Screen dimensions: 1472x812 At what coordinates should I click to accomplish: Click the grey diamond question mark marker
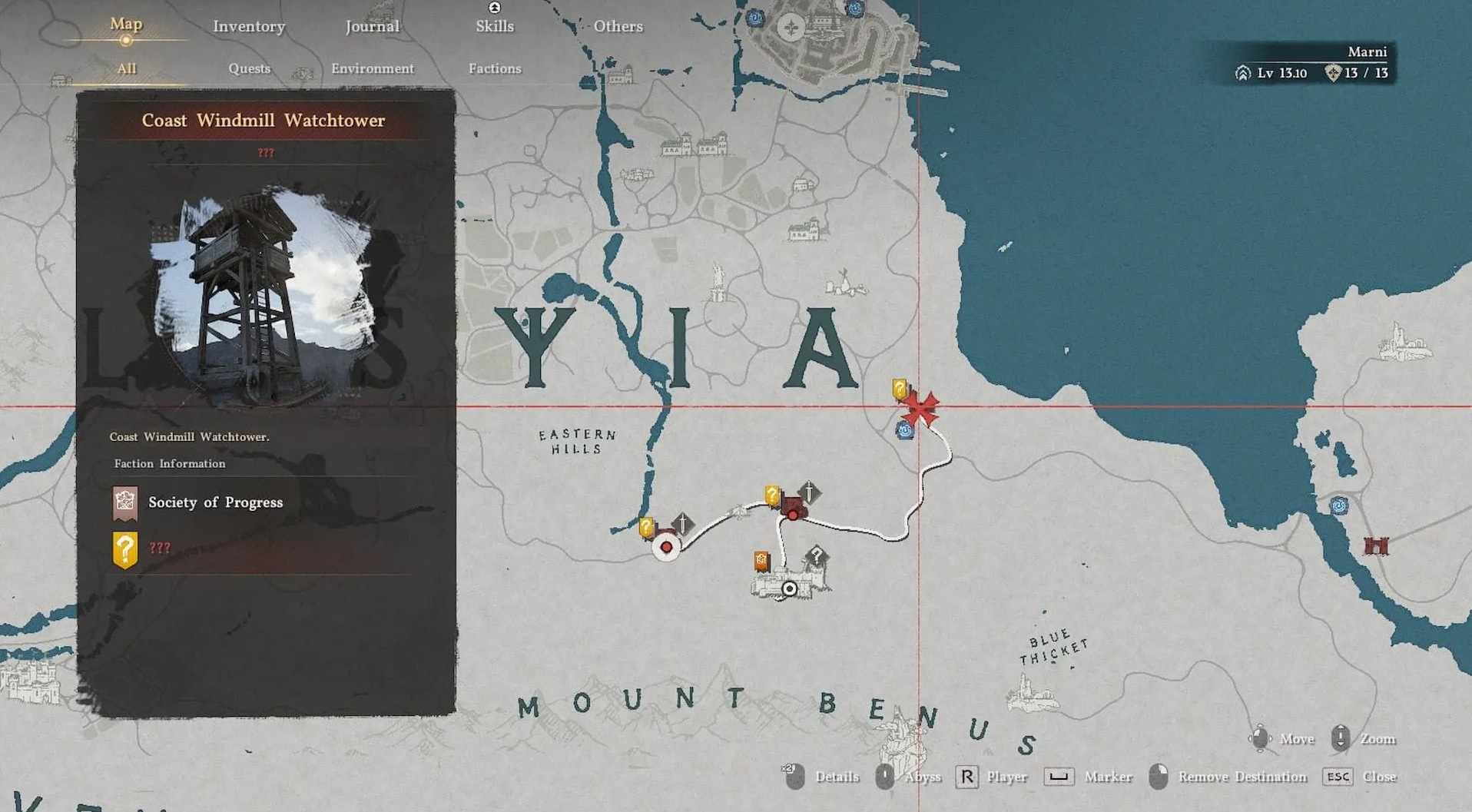(816, 555)
